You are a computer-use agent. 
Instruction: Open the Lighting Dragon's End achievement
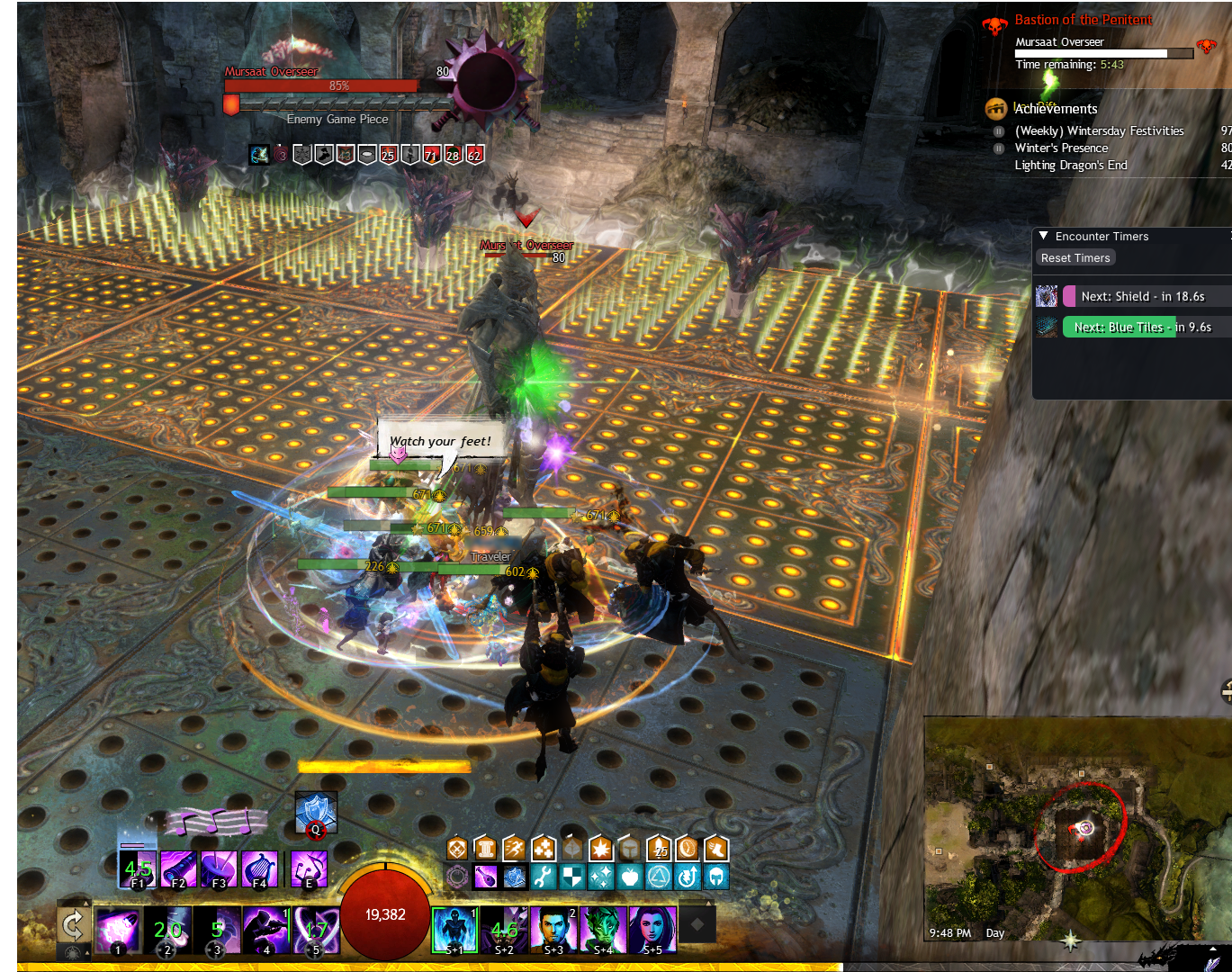[x=1070, y=165]
